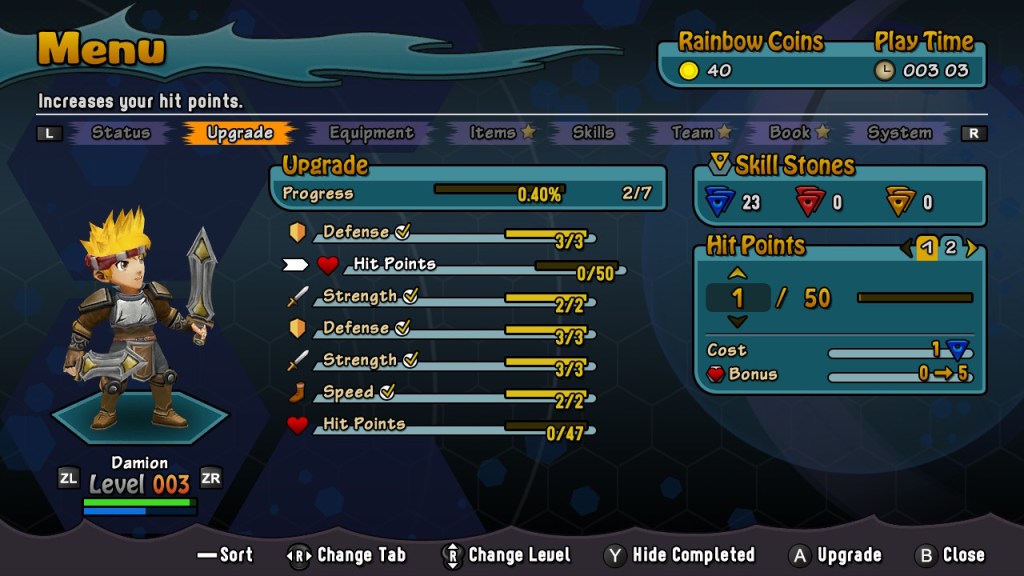Choose the Strength 2/2 upgrade row

(440, 297)
